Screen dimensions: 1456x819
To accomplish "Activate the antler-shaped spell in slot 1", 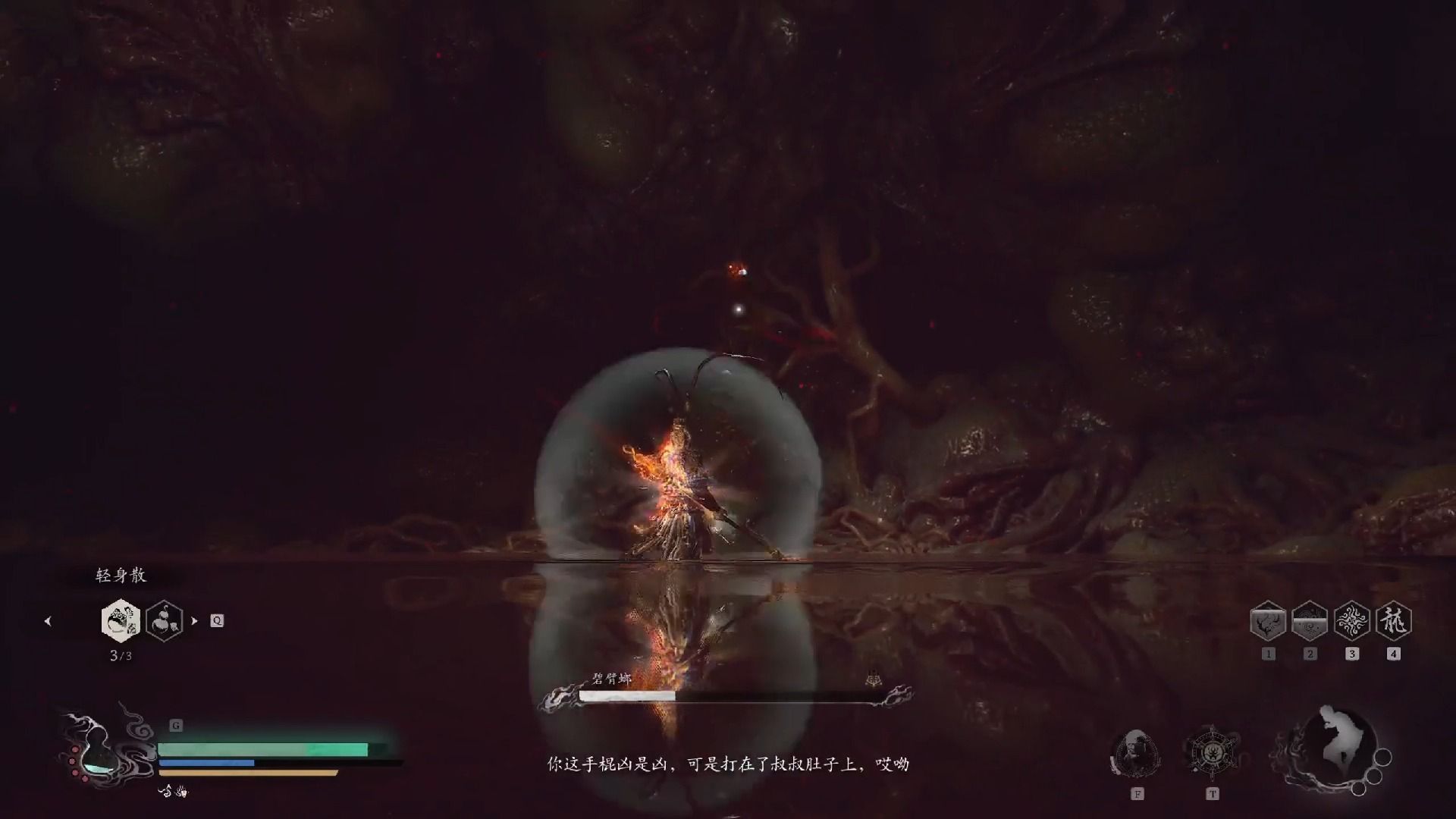I will (x=1268, y=622).
